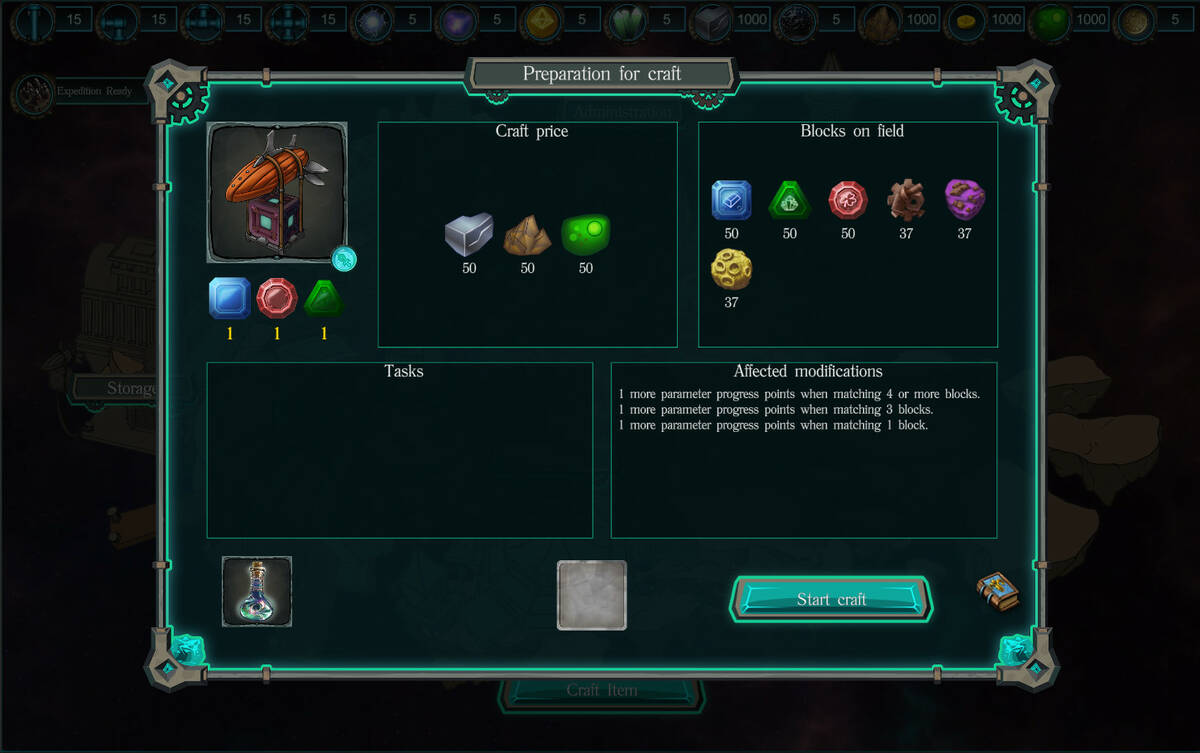1200x753 pixels.
Task: Inspect the brown ore pile craft cost
Action: (x=527, y=235)
